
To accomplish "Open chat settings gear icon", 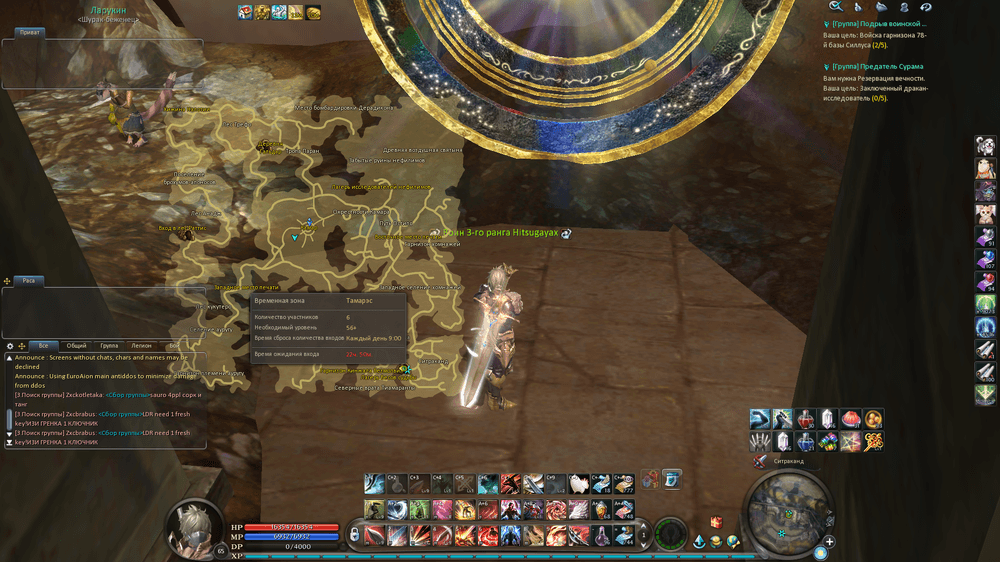I will [10, 346].
